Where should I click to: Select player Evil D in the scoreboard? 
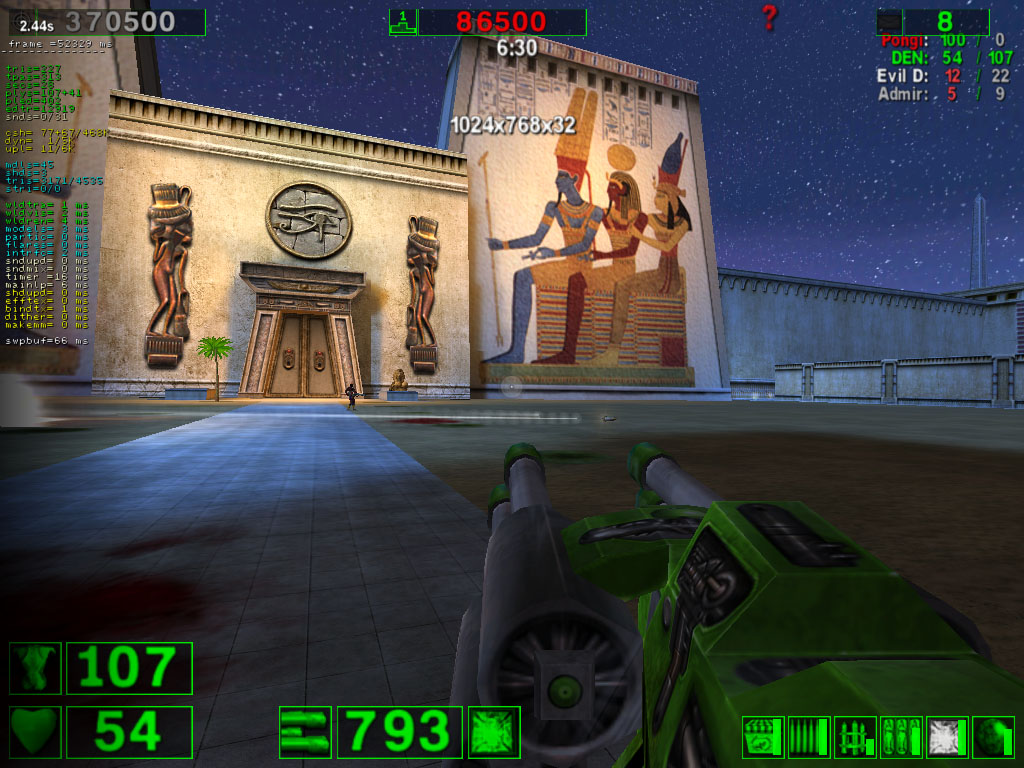904,77
